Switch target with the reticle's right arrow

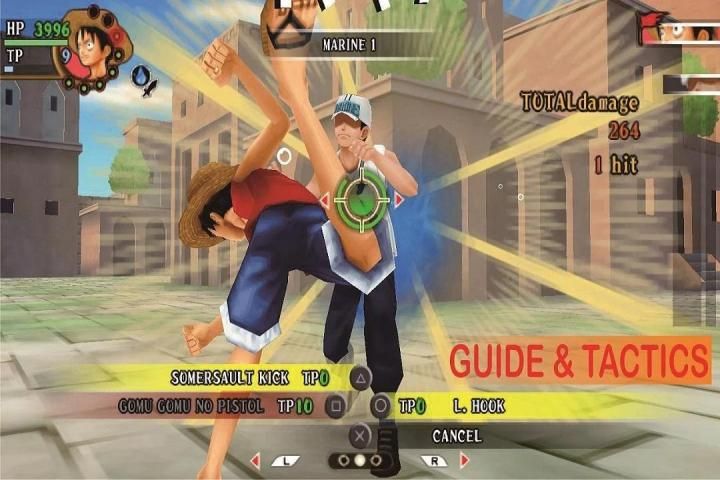tap(400, 200)
